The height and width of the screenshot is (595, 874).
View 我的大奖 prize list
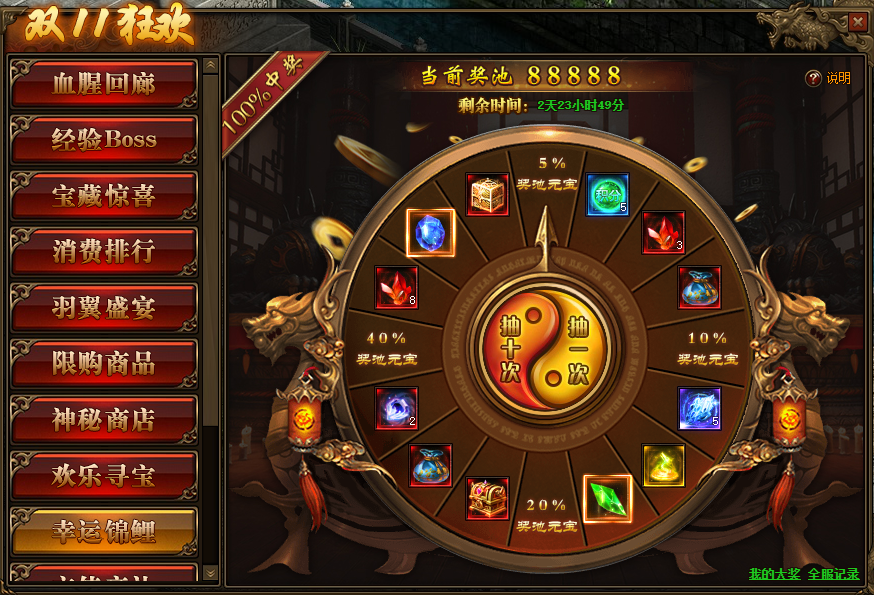click(x=774, y=574)
